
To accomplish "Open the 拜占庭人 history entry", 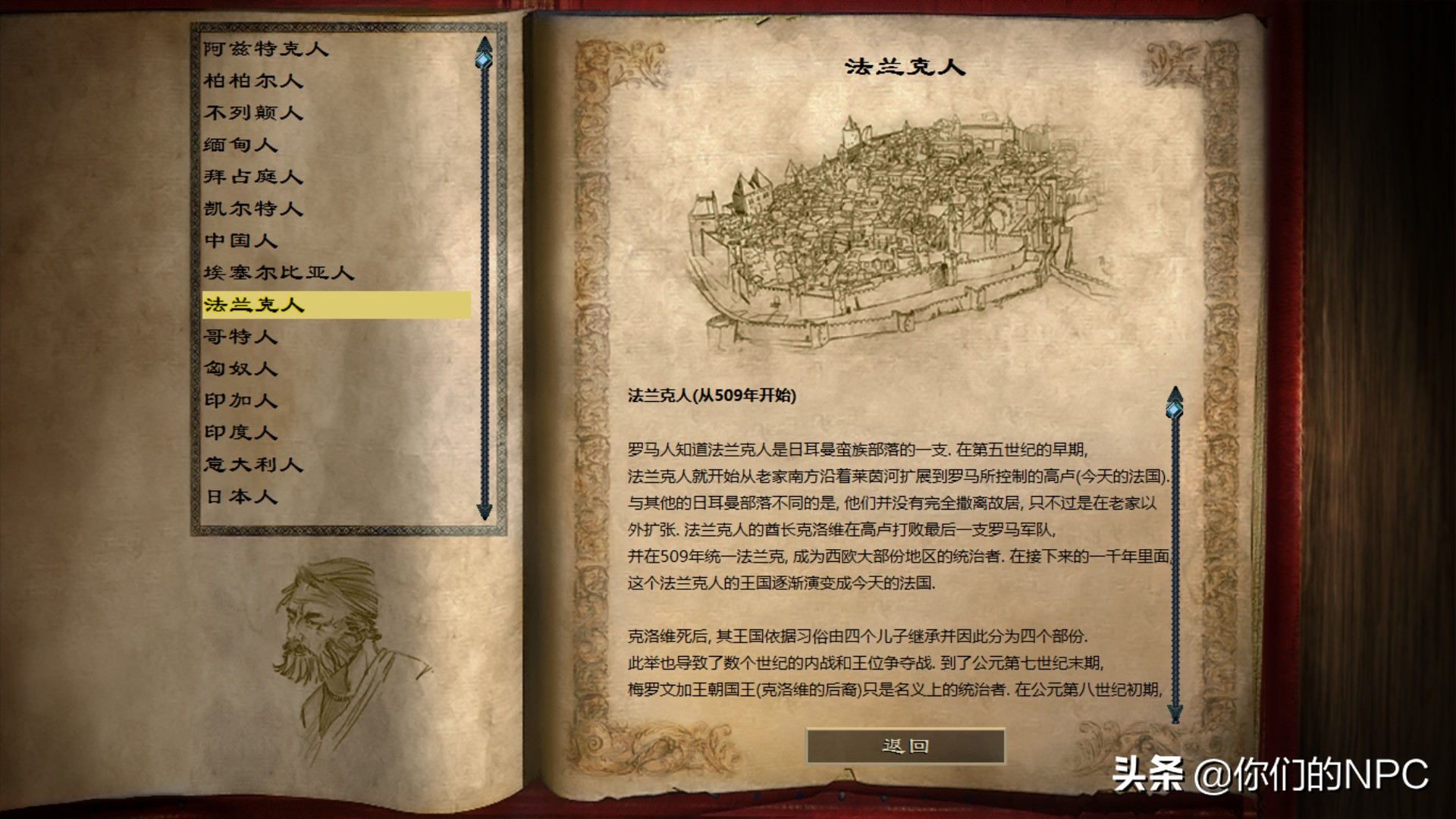I will (253, 177).
